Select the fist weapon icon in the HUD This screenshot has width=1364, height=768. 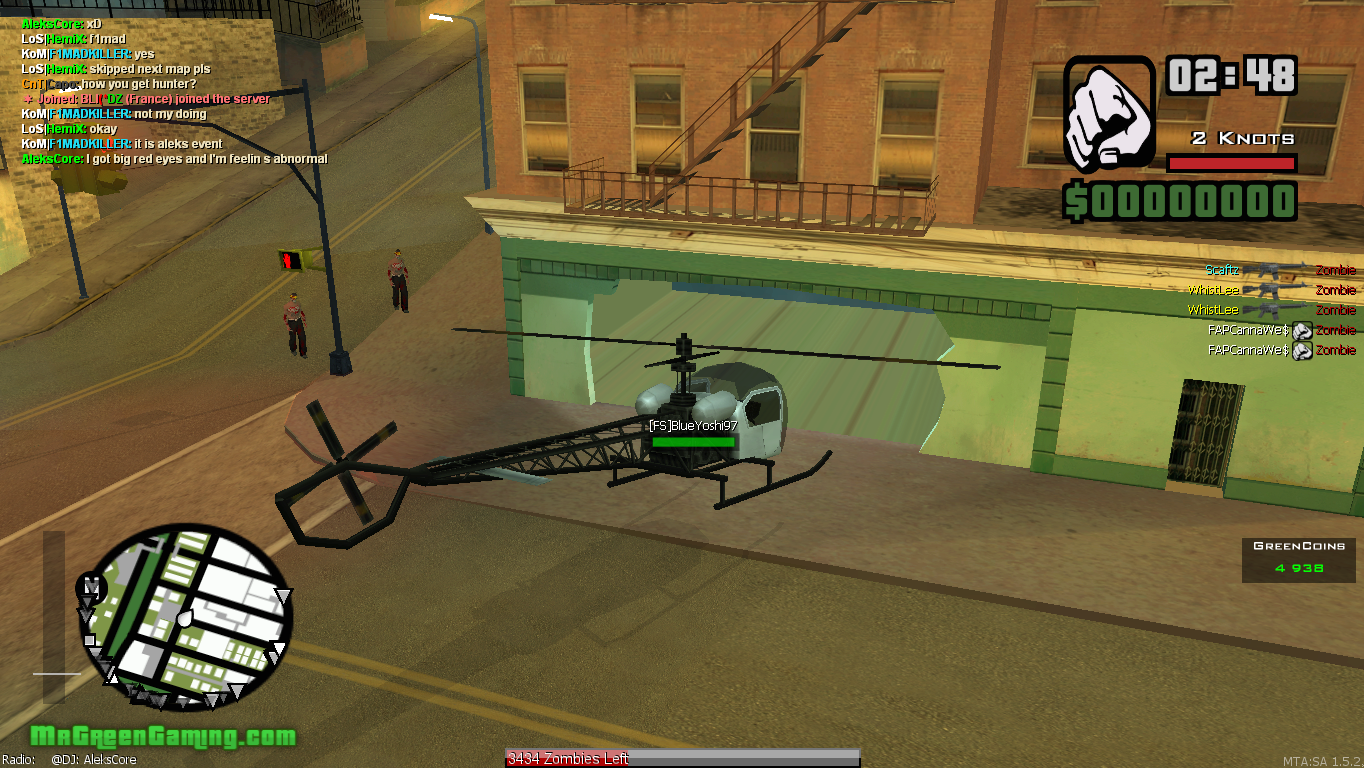(x=1107, y=115)
